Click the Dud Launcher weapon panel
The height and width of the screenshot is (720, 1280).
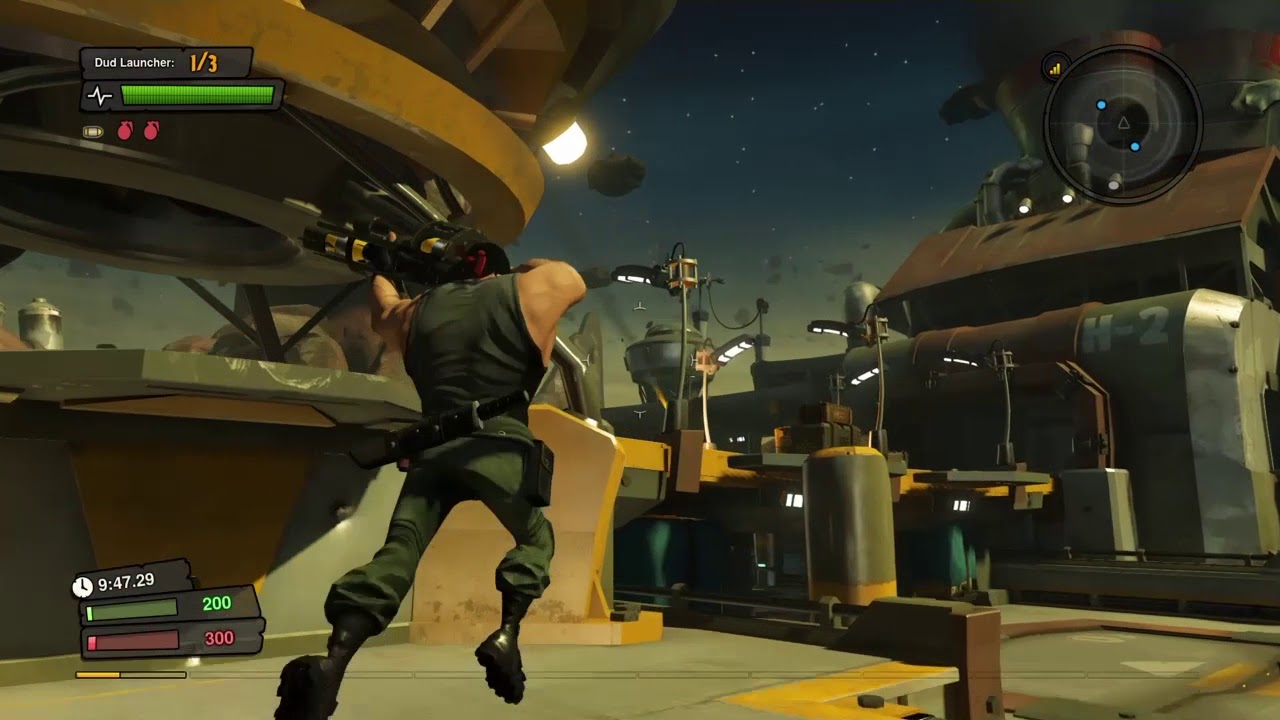pos(166,63)
